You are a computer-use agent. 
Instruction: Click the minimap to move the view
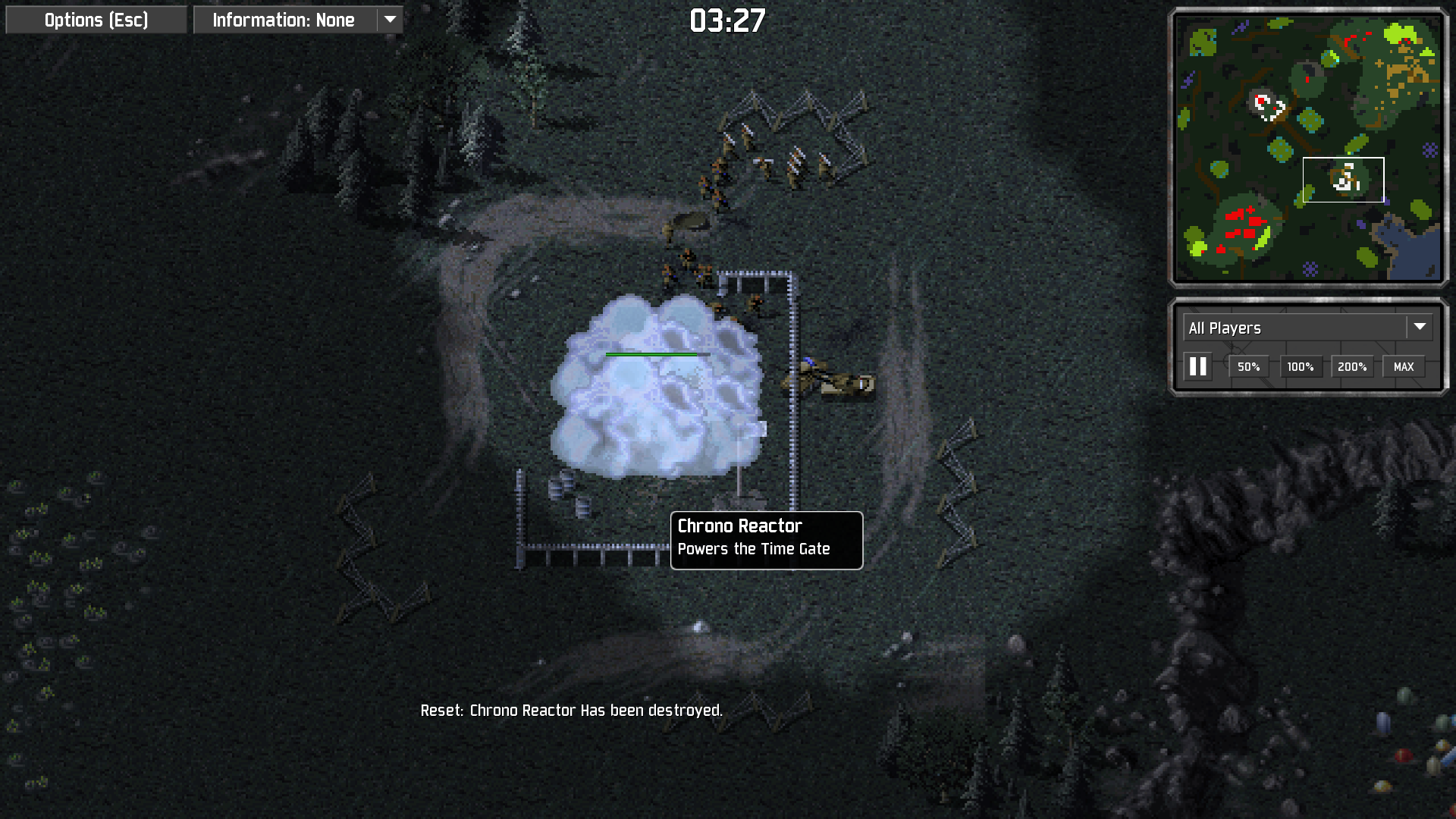(1307, 147)
